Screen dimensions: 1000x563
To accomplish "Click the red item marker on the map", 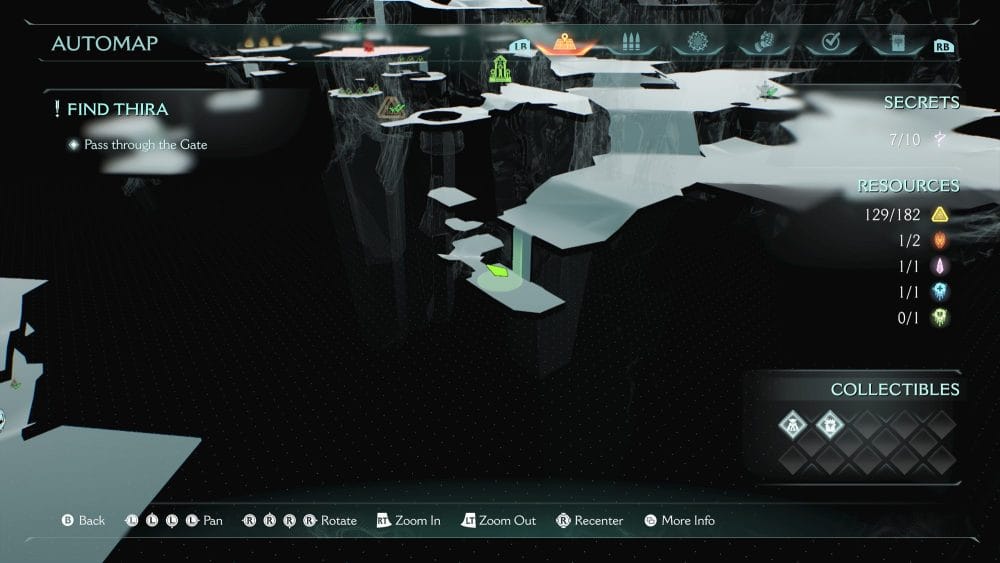I will tap(368, 46).
